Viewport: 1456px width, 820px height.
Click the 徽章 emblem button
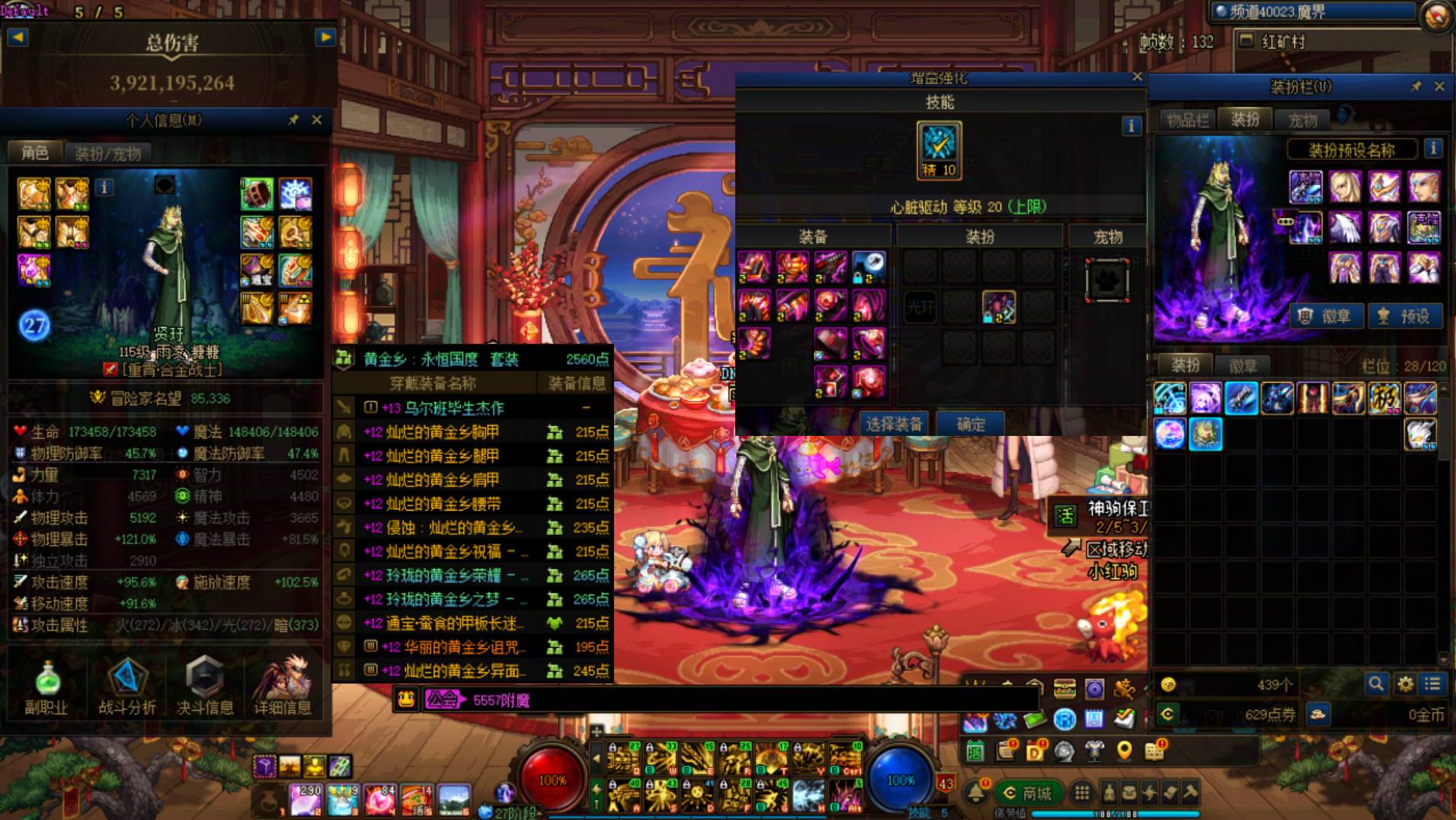[1325, 316]
